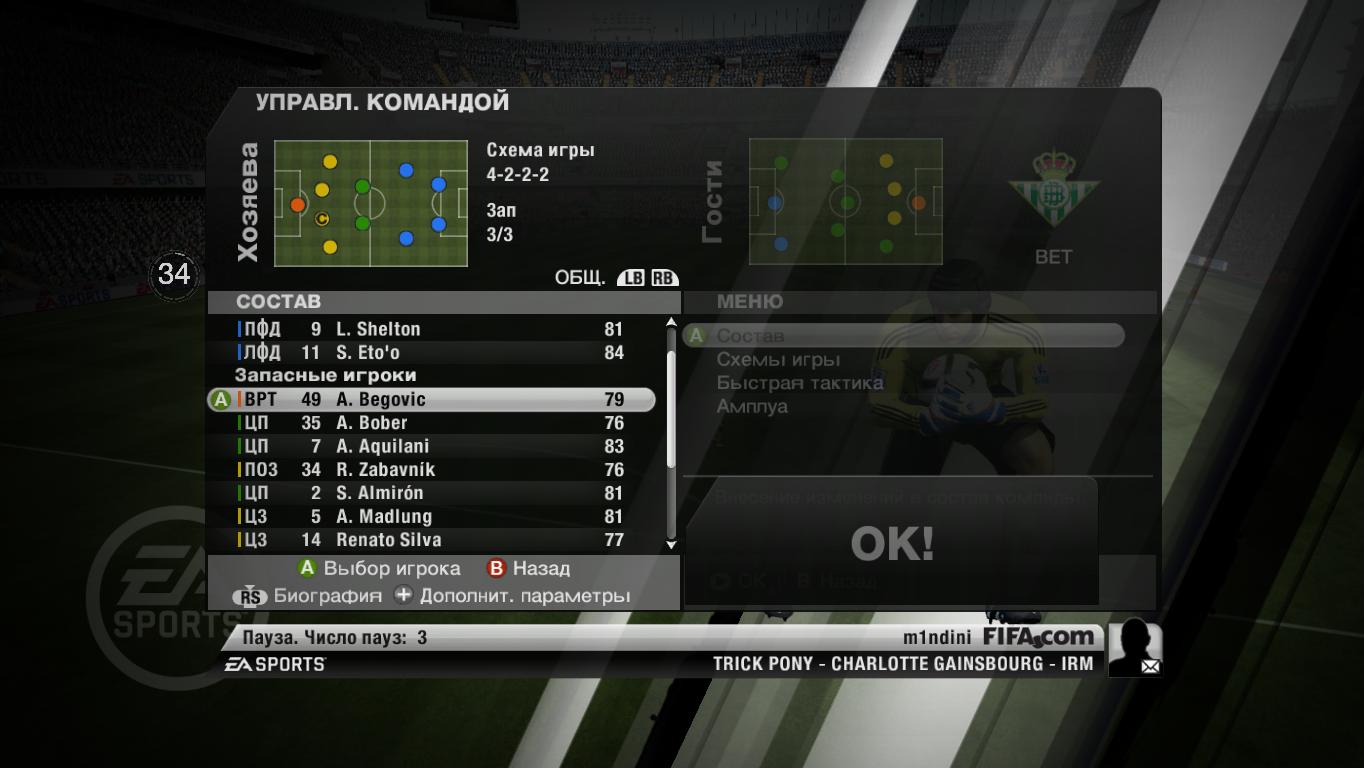The width and height of the screenshot is (1364, 768).
Task: Select S. Almirón in the list
Action: 430,493
